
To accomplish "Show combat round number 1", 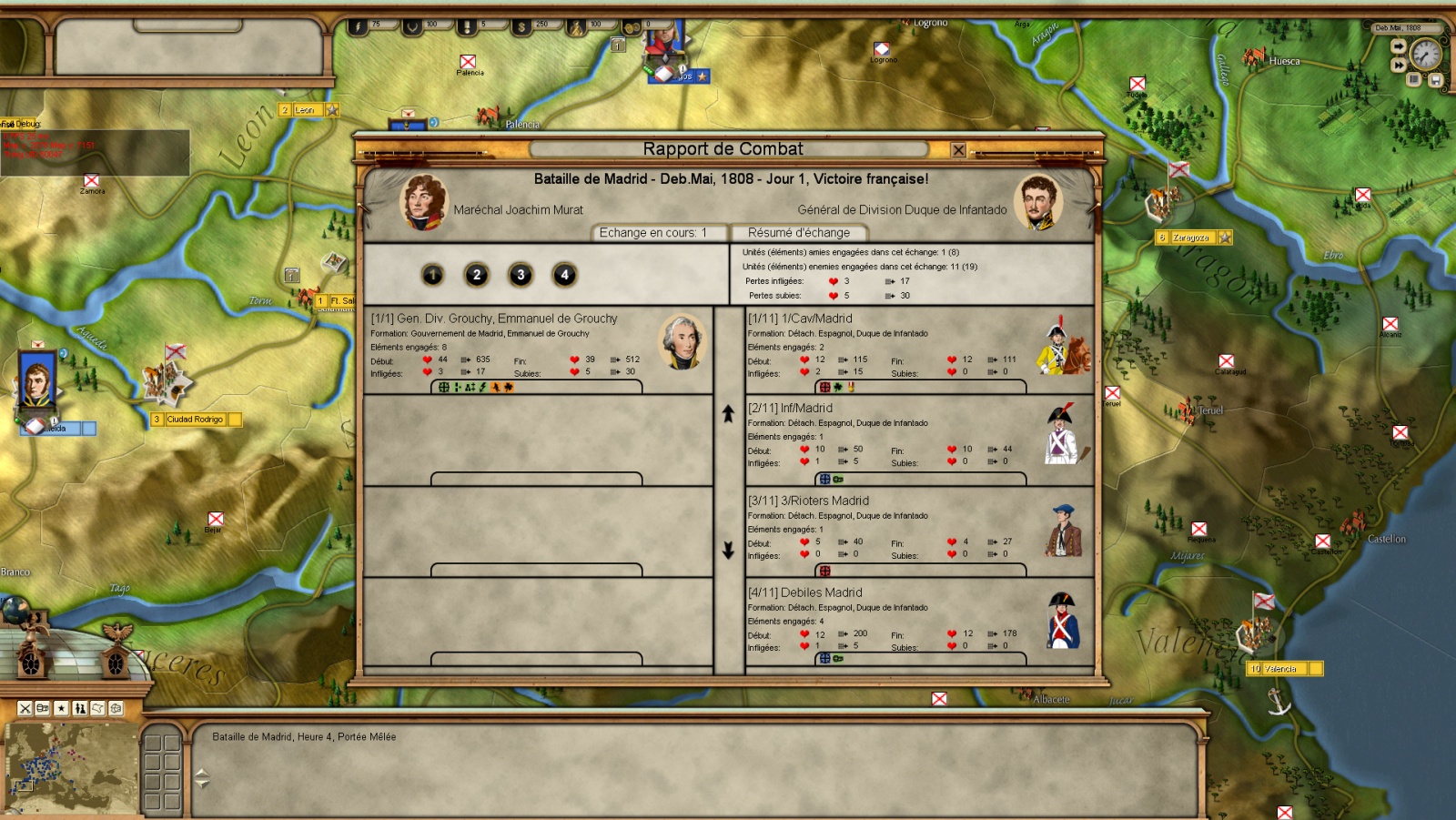I will tap(432, 275).
